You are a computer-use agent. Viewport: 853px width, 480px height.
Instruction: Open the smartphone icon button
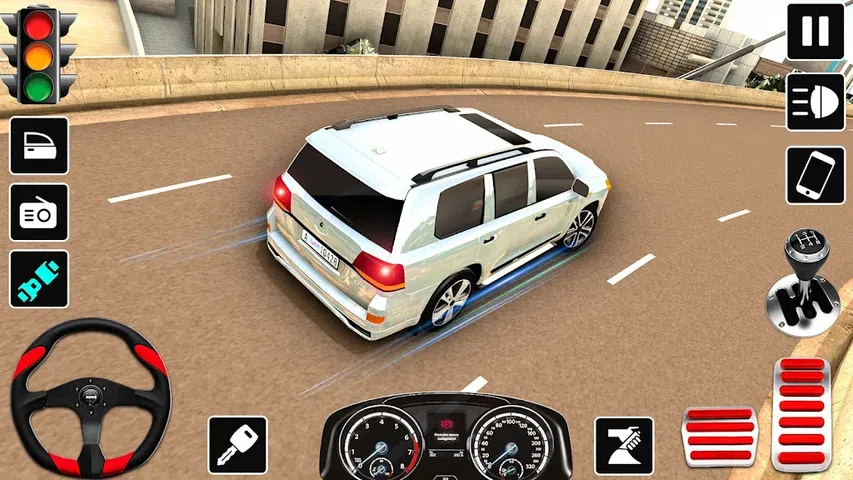[x=815, y=175]
